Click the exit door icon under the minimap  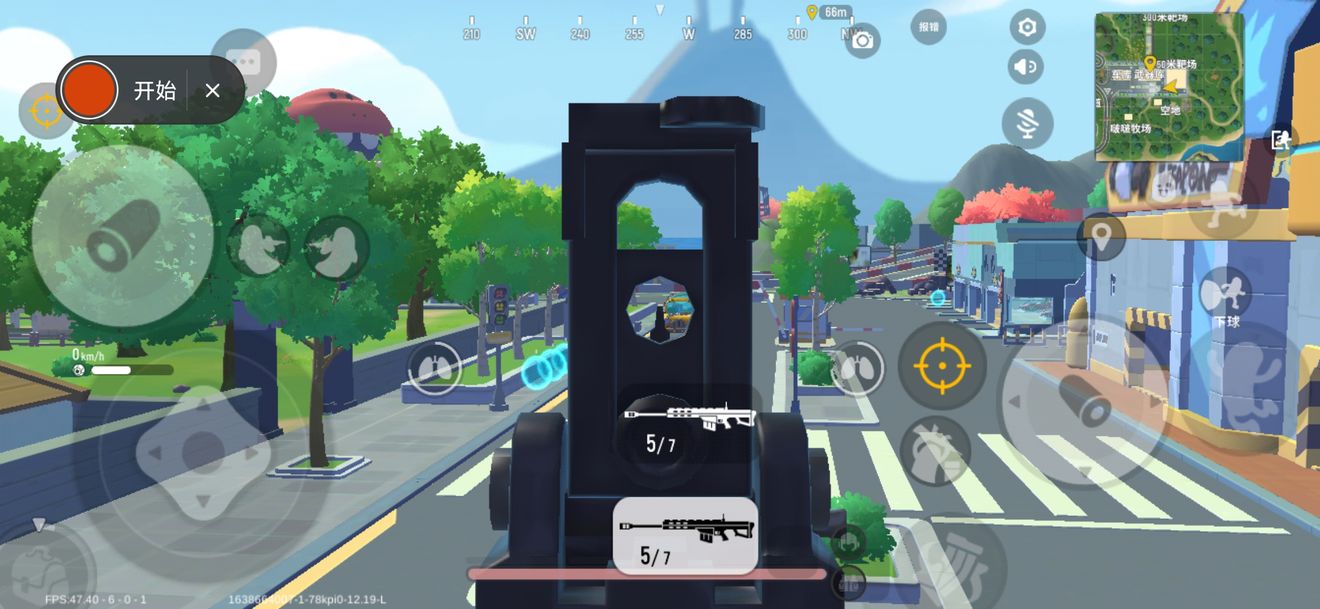pos(1281,140)
